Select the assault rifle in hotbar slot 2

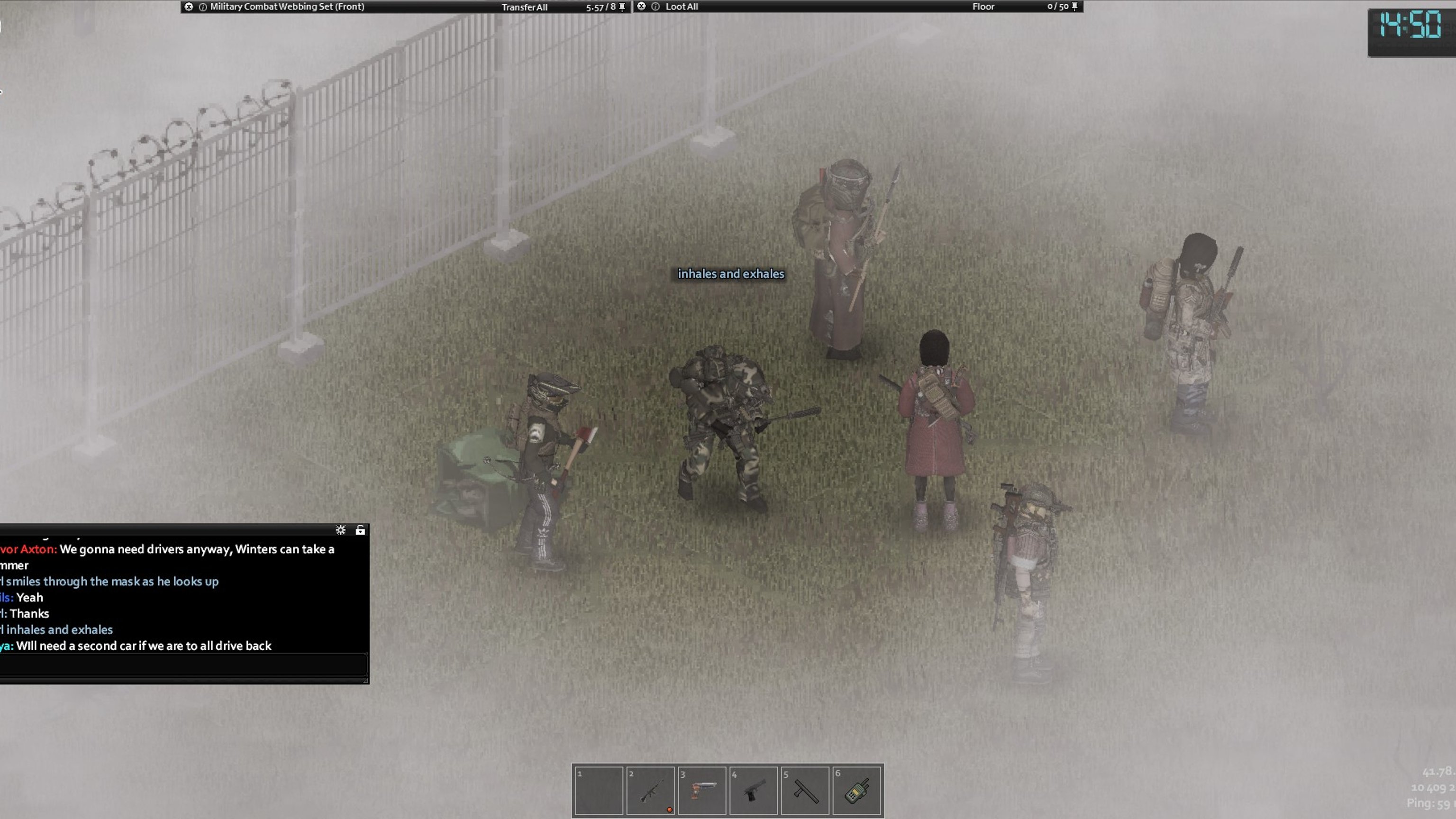(650, 790)
